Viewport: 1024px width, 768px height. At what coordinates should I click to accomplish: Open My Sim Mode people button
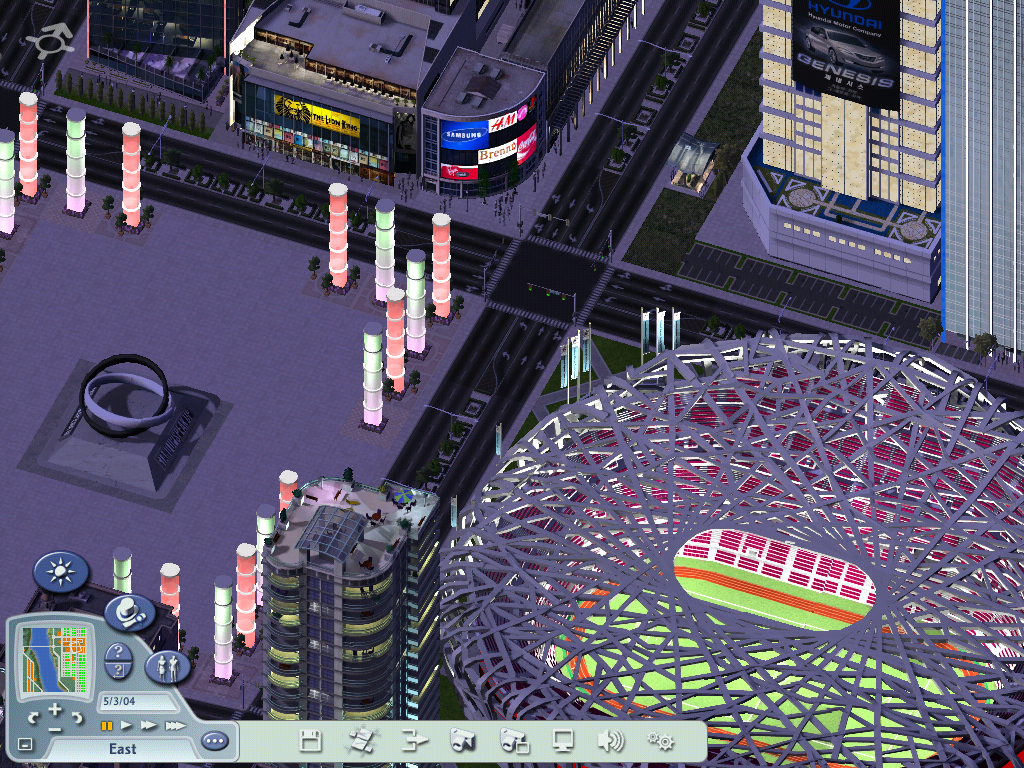click(x=168, y=666)
